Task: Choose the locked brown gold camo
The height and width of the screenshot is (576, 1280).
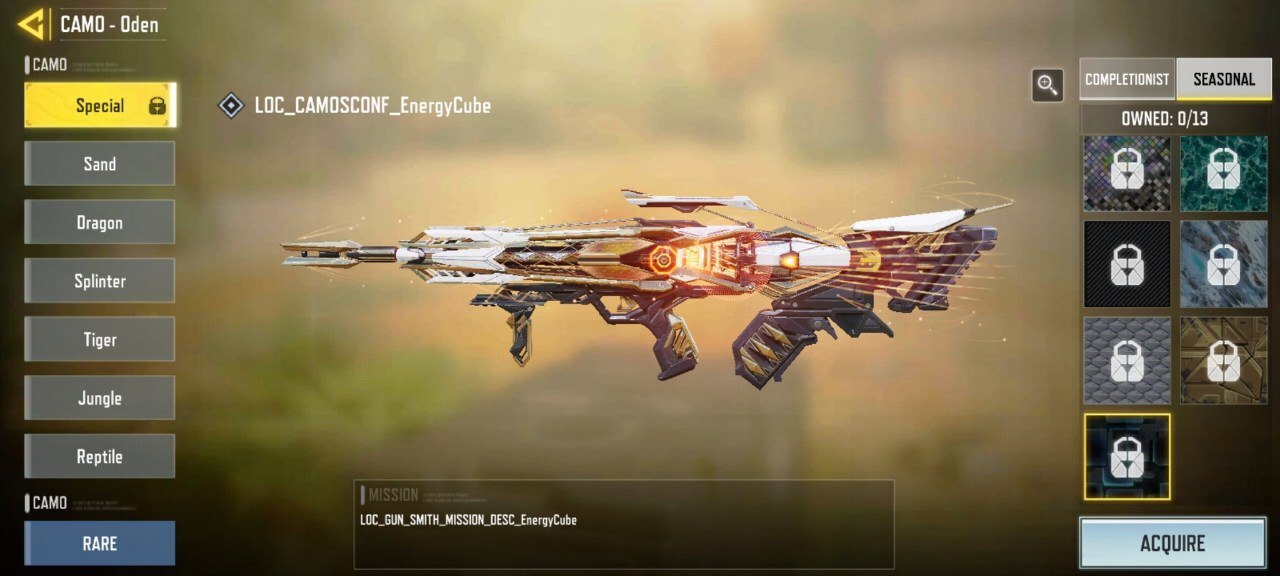Action: pyautogui.click(x=1224, y=360)
